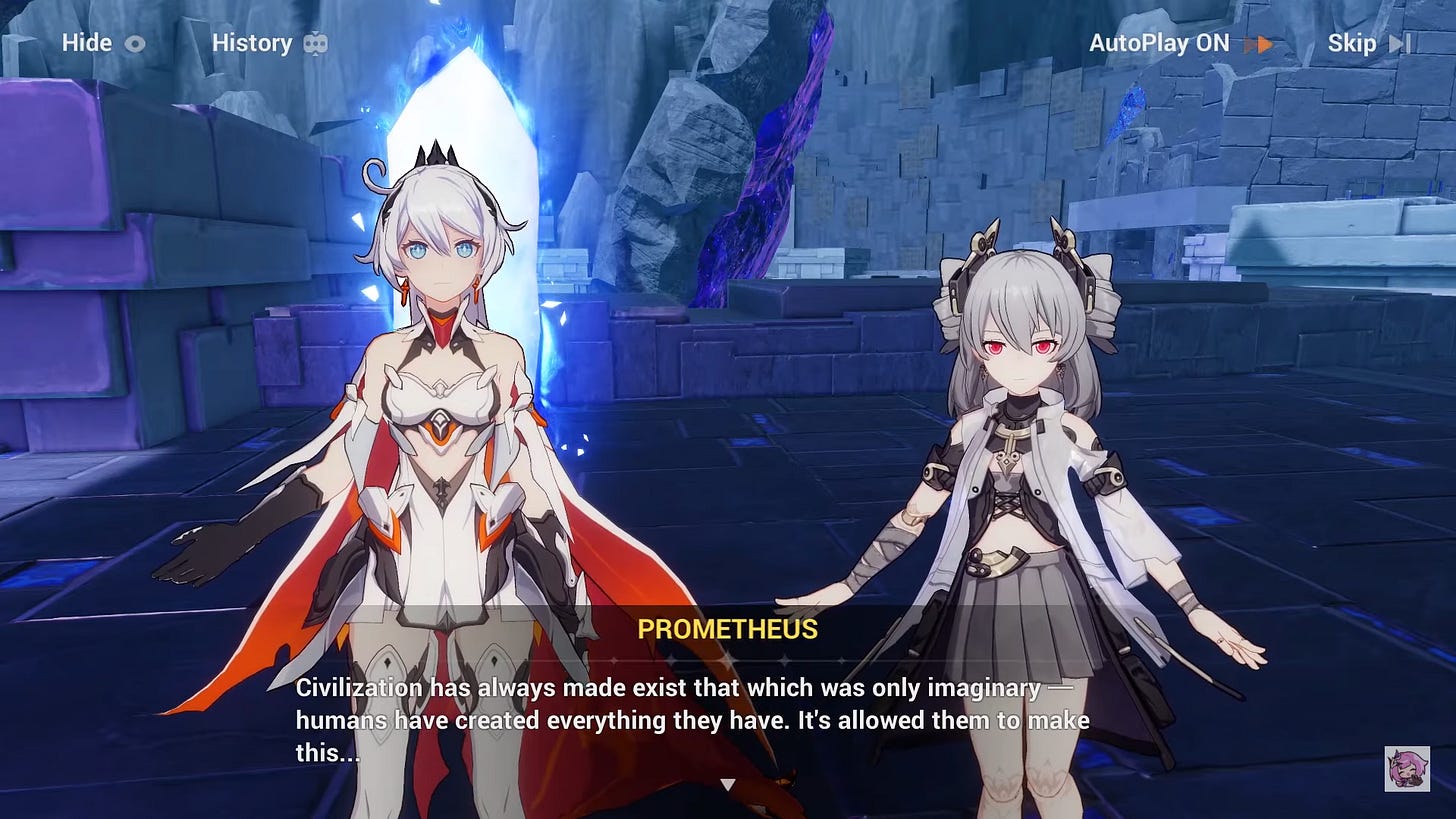Toggle AutoPlay off
The image size is (1456, 819).
1179,43
